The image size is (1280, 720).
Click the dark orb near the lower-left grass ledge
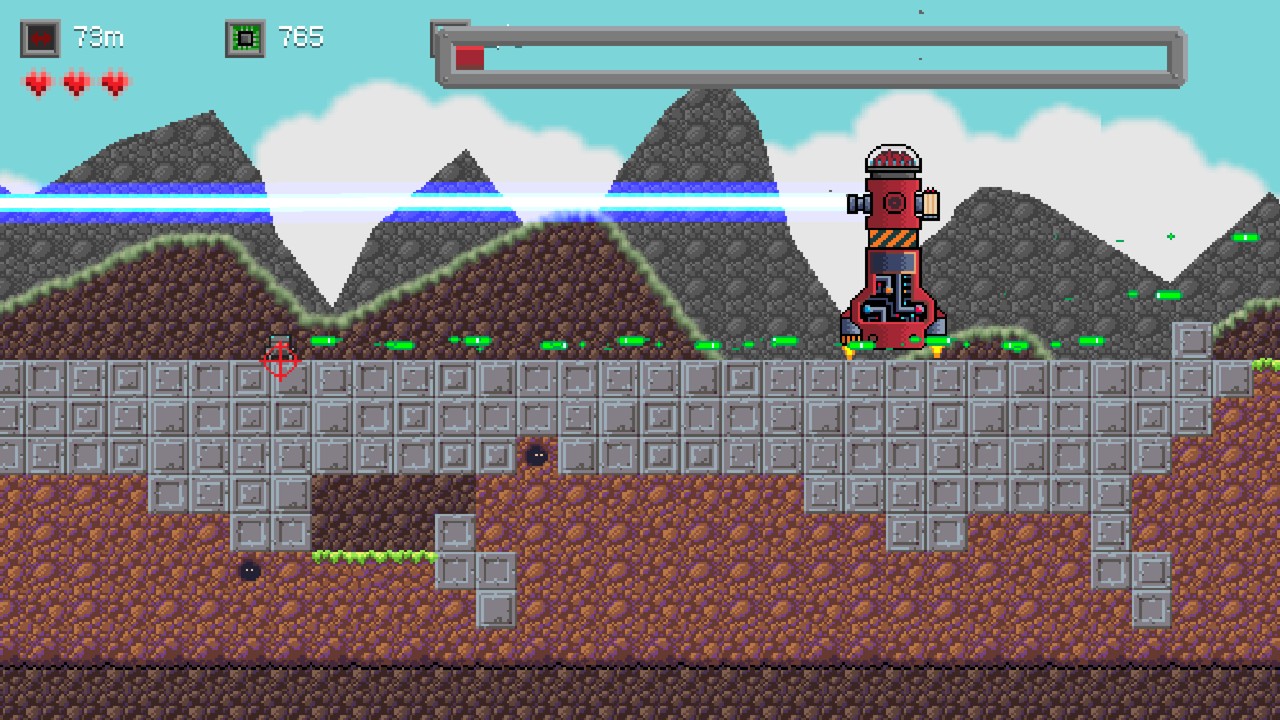coord(249,570)
